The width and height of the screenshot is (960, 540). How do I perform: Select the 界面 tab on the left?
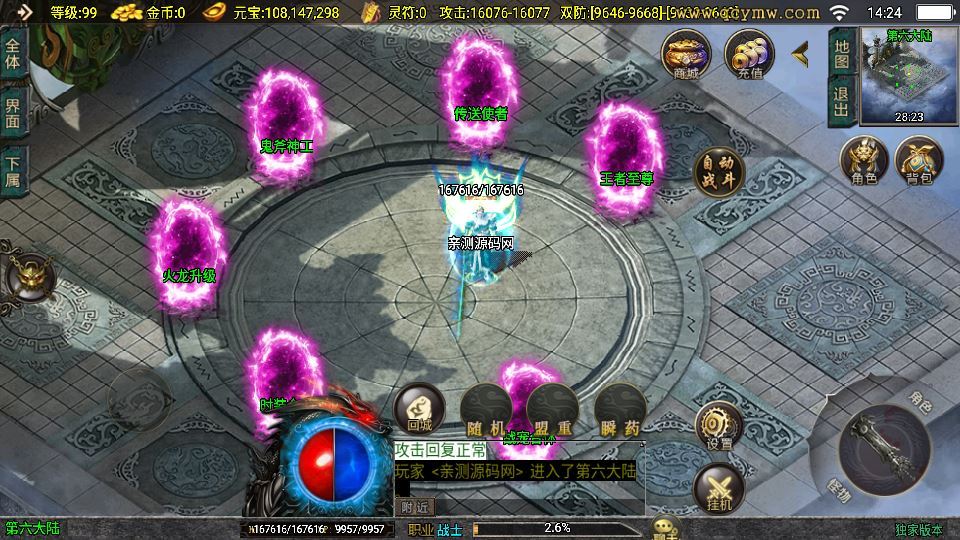coord(13,112)
